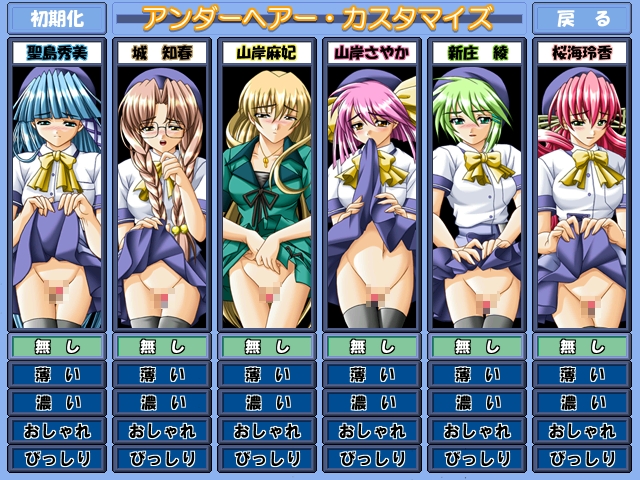Select びっしり under 新庄 綾

tap(476, 459)
